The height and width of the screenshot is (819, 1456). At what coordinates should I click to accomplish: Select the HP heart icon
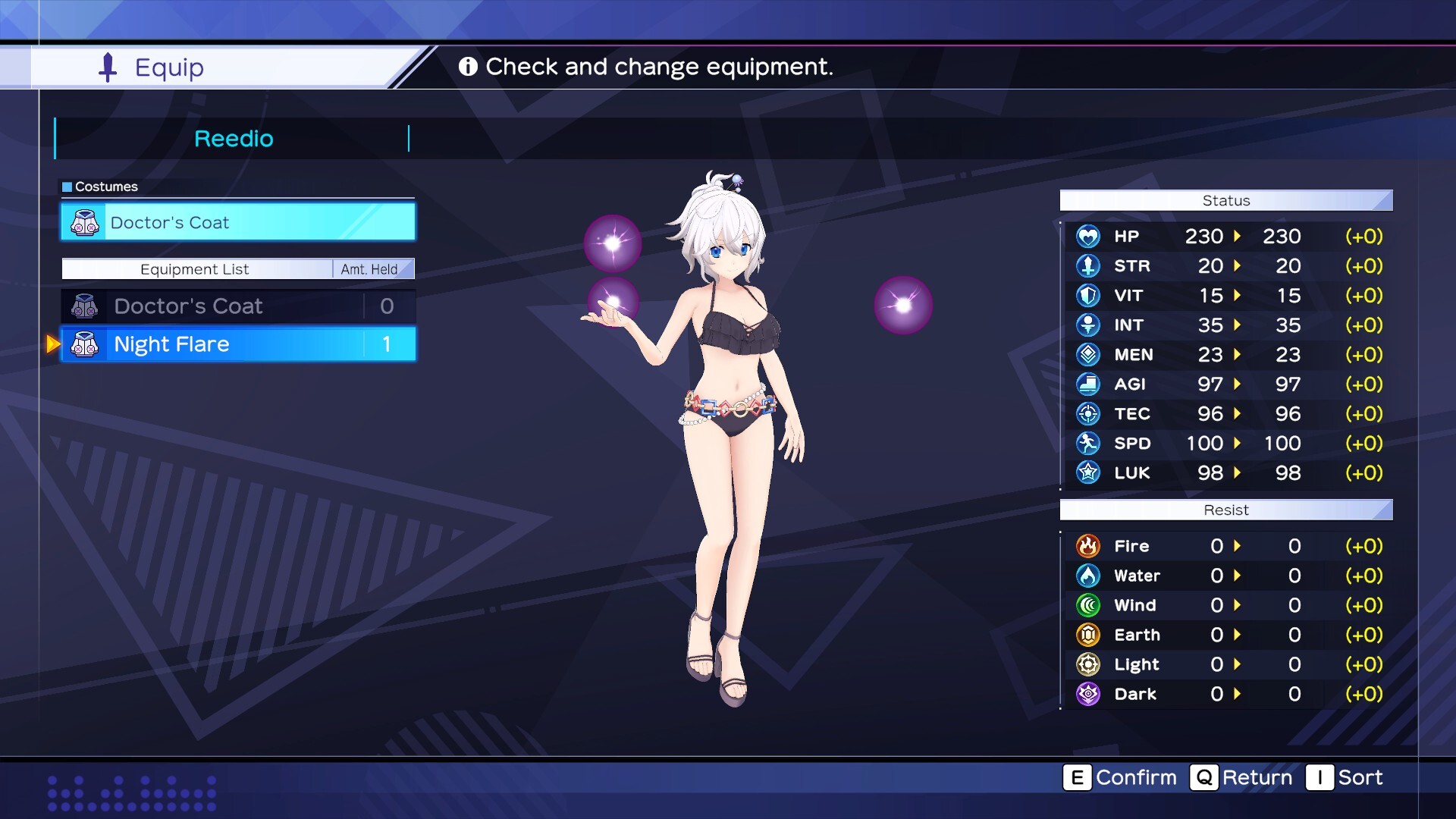coord(1089,236)
